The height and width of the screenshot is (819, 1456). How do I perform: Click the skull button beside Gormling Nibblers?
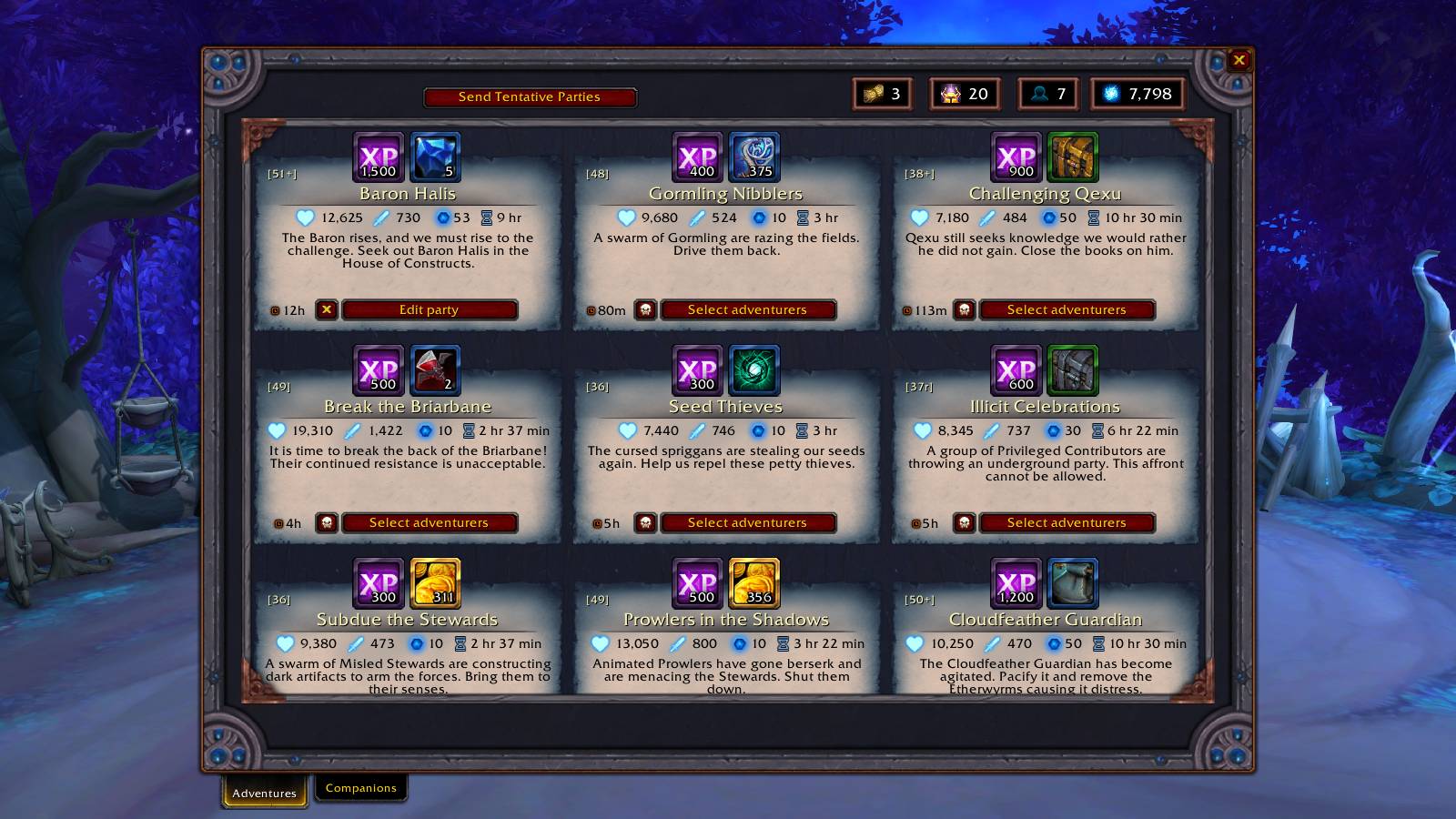pos(645,310)
